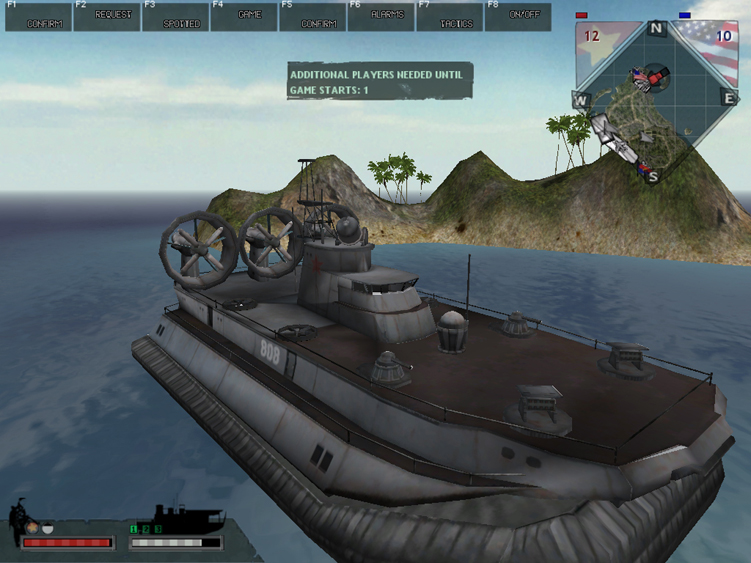Choose the F5 Confirm radio button
This screenshot has width=751, height=563.
[x=313, y=17]
